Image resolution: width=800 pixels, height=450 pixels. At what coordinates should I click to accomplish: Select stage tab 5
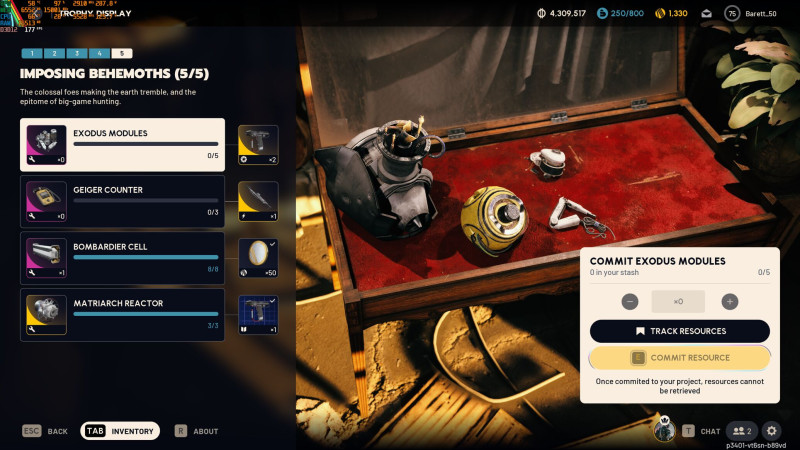click(121, 53)
